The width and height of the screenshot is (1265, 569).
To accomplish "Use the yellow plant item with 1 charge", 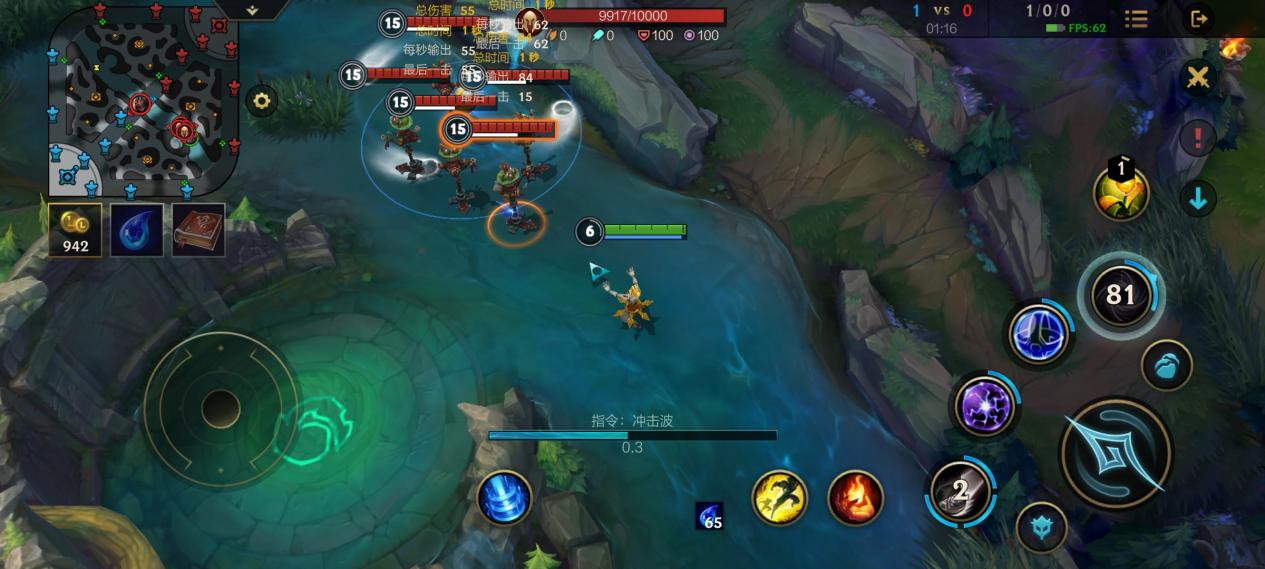I will [x=1120, y=193].
